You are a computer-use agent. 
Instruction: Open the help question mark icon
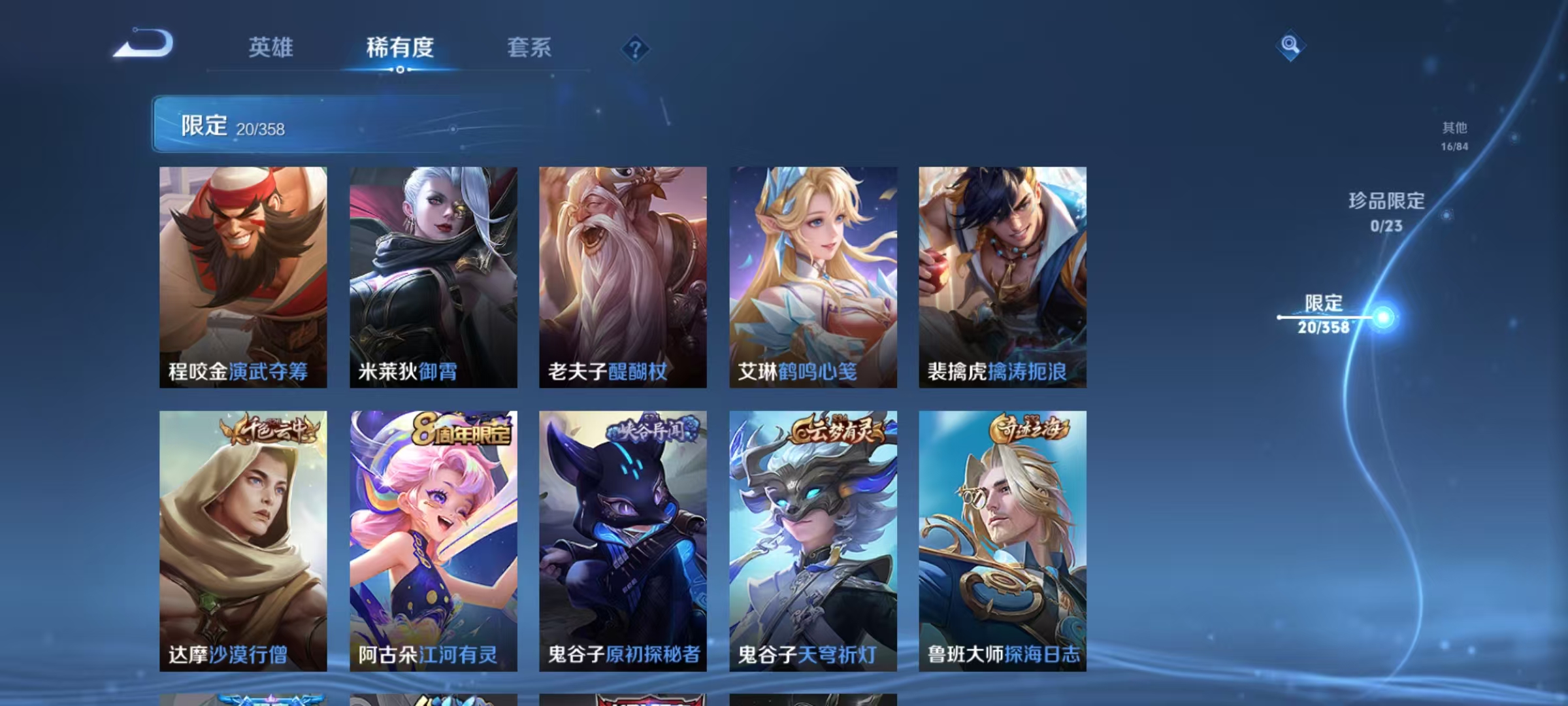(x=636, y=48)
